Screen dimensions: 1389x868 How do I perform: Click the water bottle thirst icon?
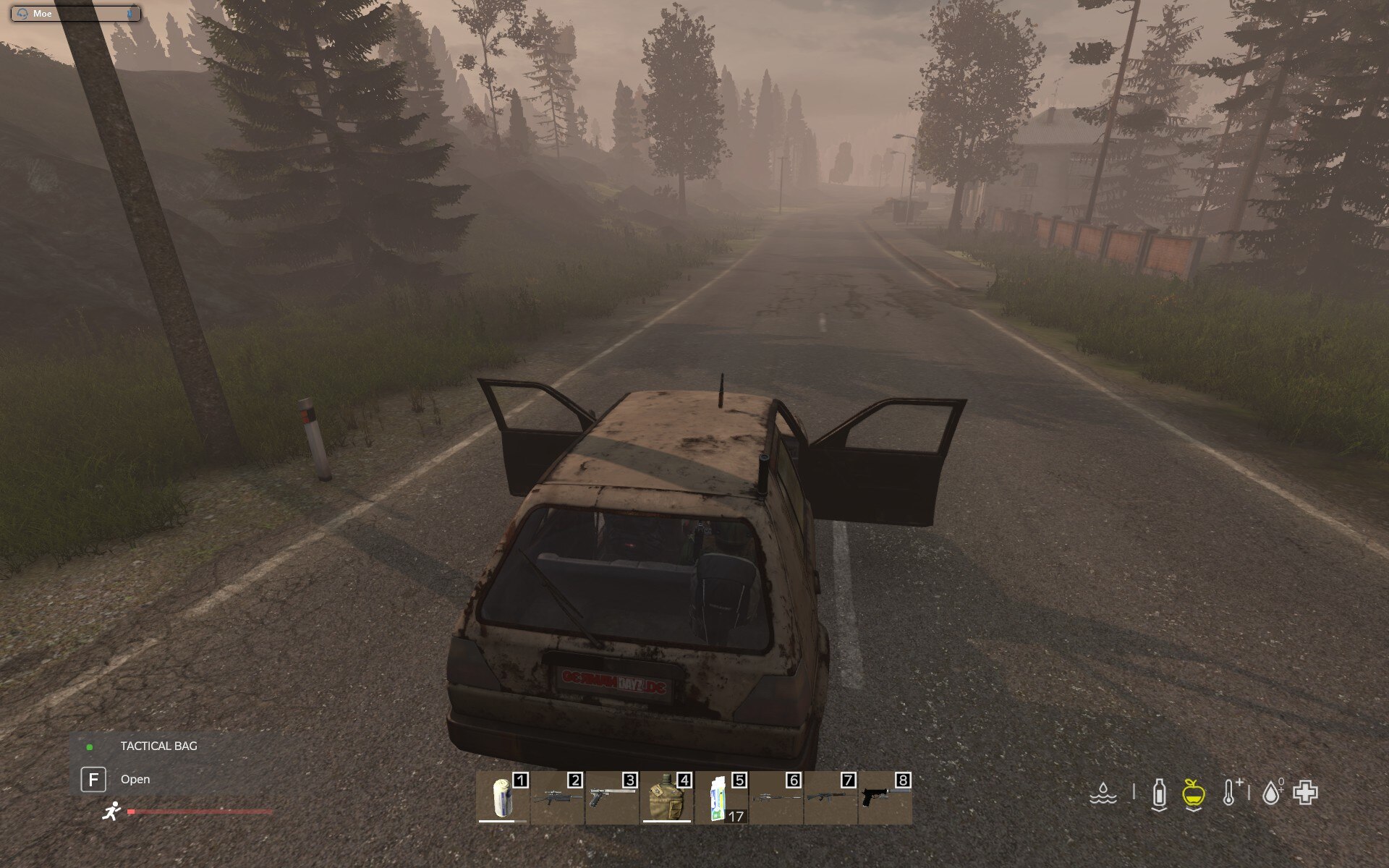[x=1159, y=793]
